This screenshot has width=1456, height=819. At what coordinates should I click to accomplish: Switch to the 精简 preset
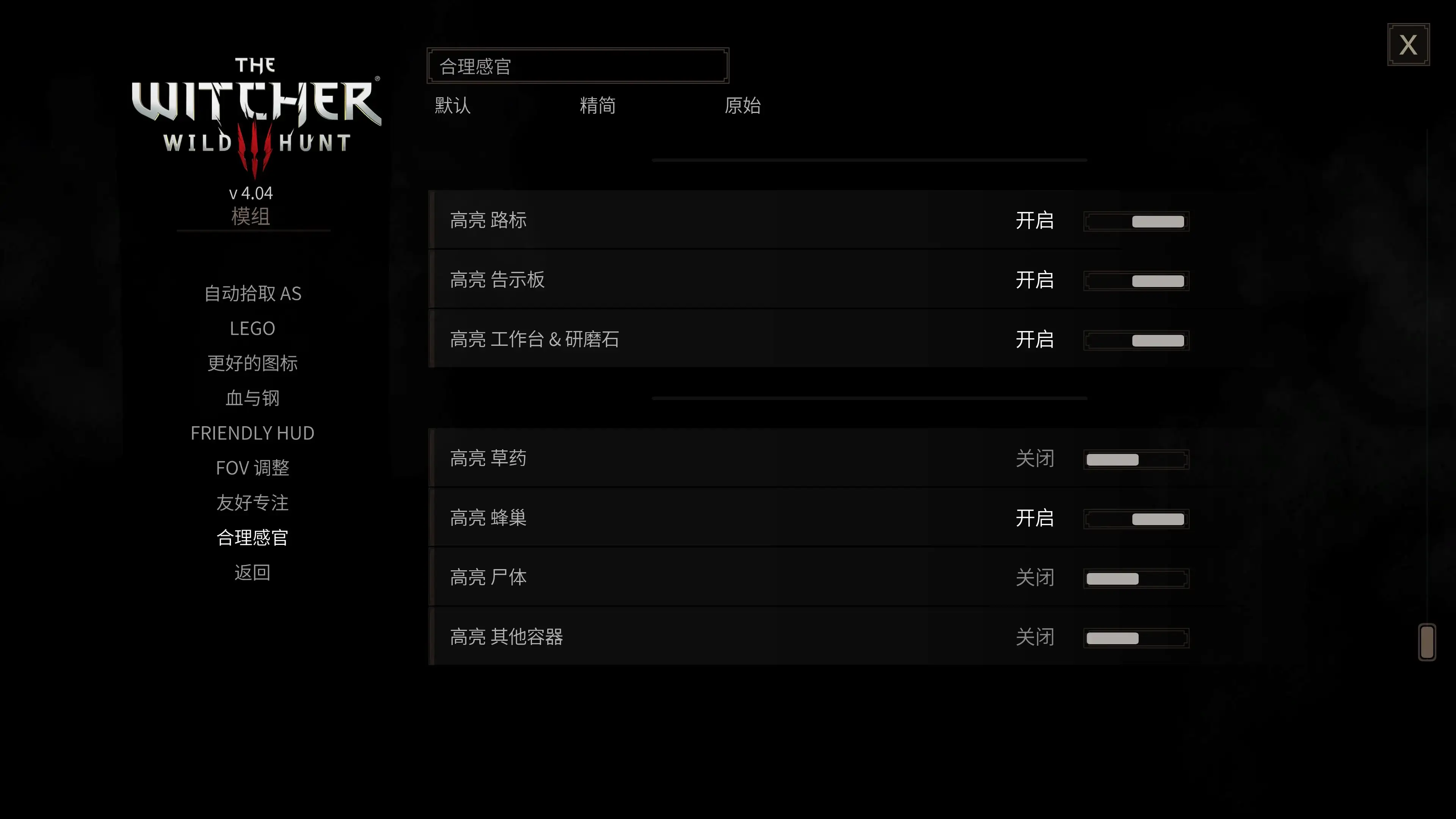click(x=598, y=106)
